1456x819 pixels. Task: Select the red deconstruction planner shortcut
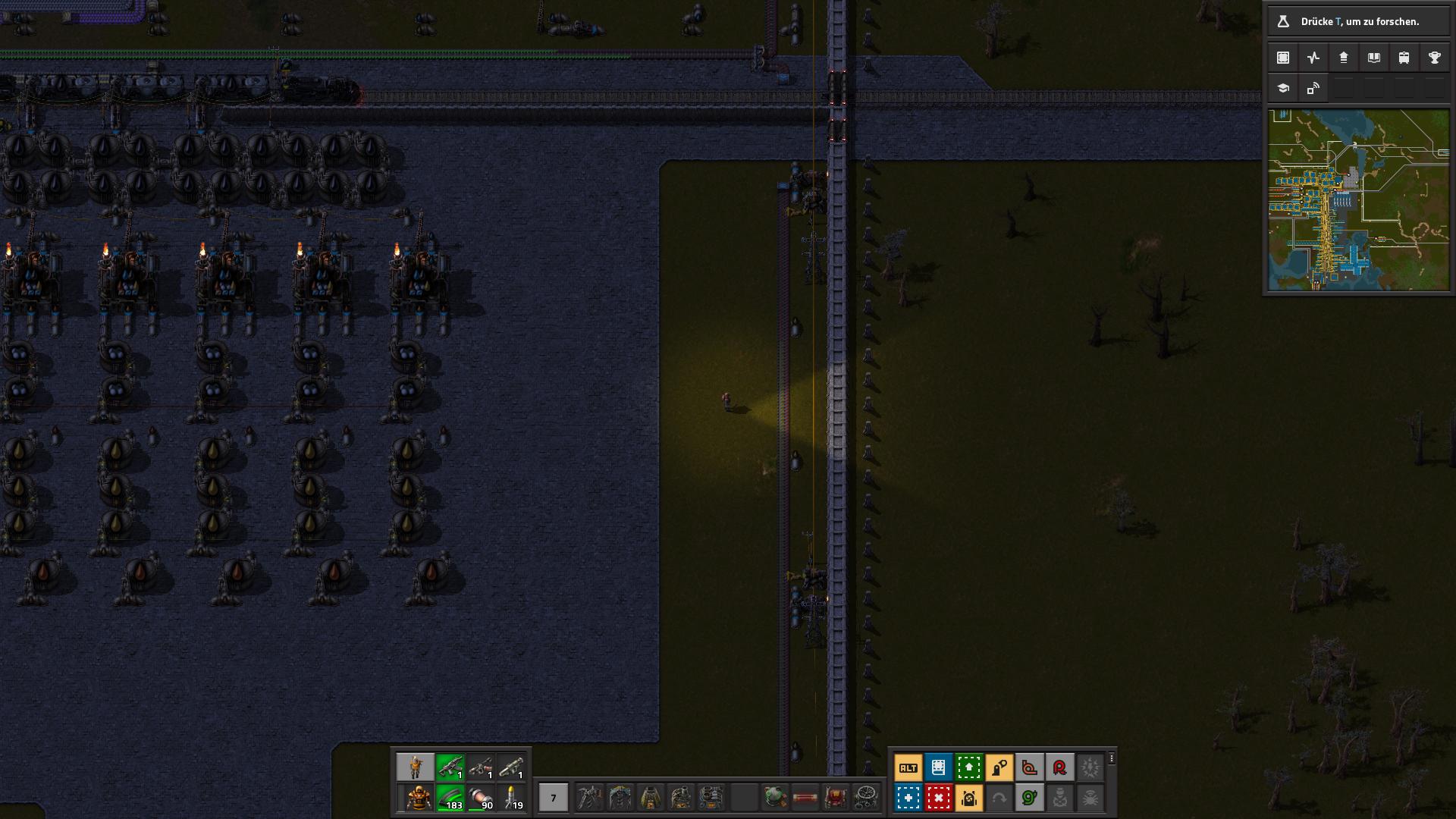pos(939,798)
